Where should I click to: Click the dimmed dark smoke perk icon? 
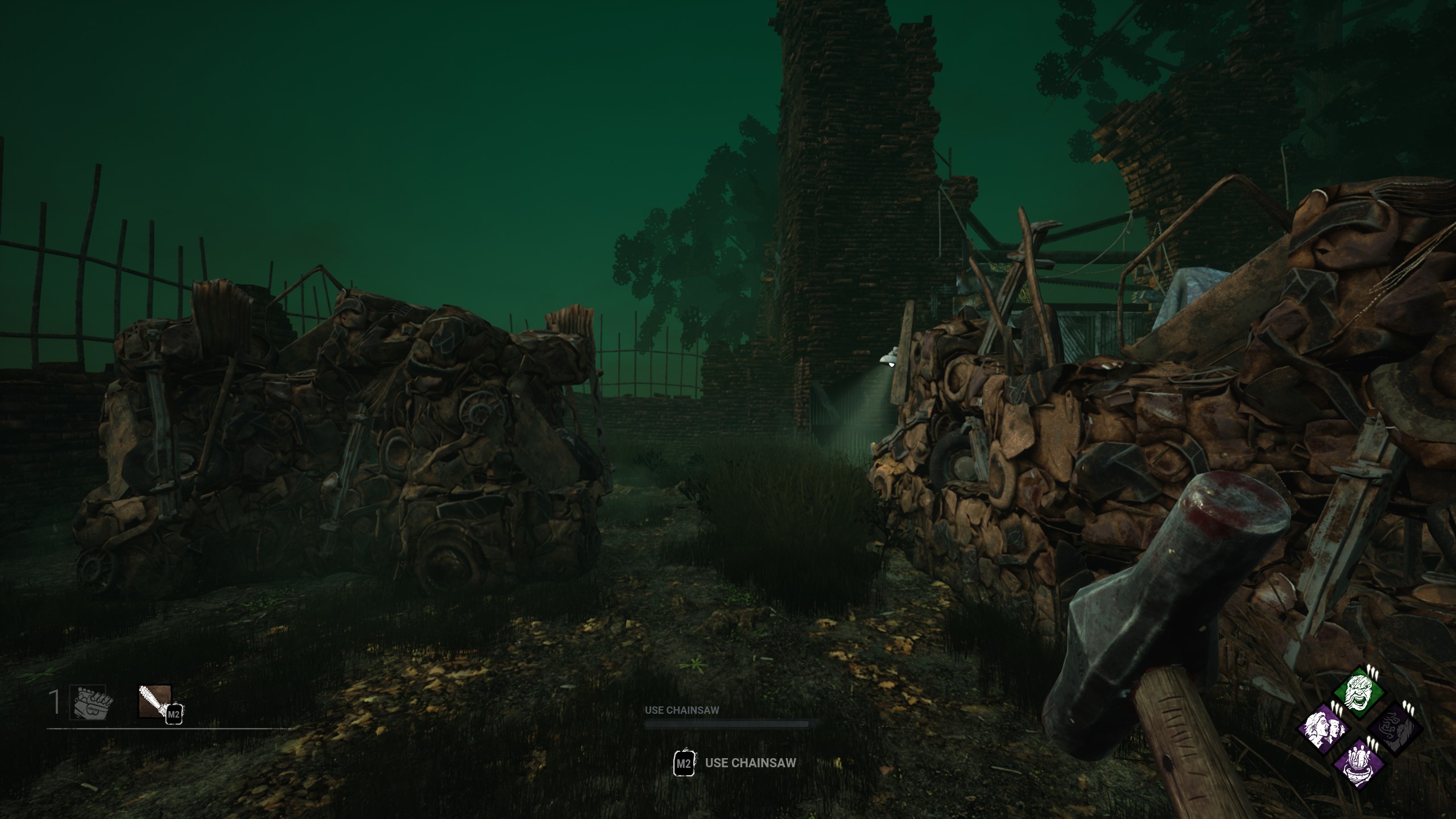(1394, 729)
